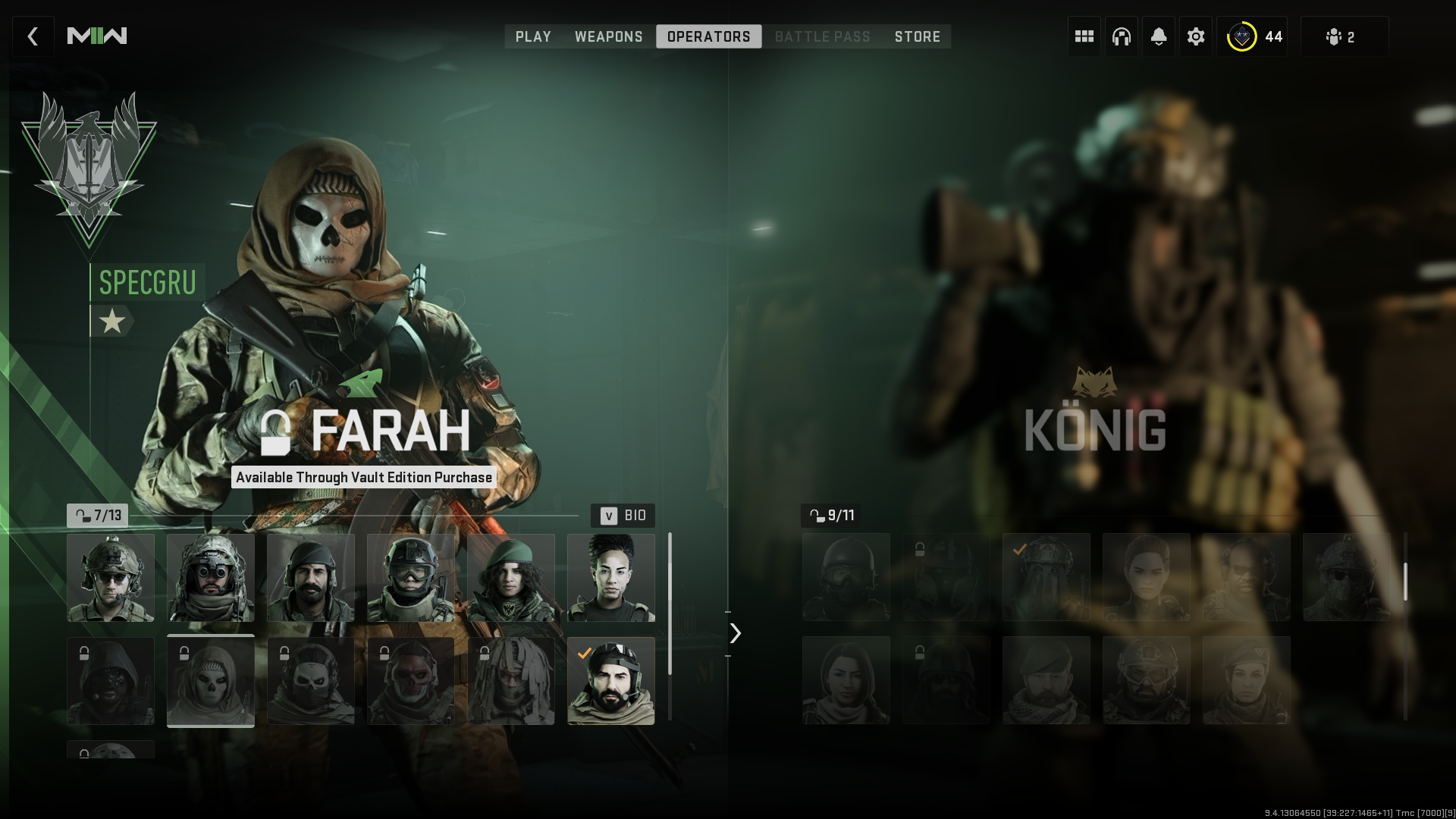The width and height of the screenshot is (1456, 819).
Task: Click the SPECGRU faction eagle emblem
Action: click(89, 159)
